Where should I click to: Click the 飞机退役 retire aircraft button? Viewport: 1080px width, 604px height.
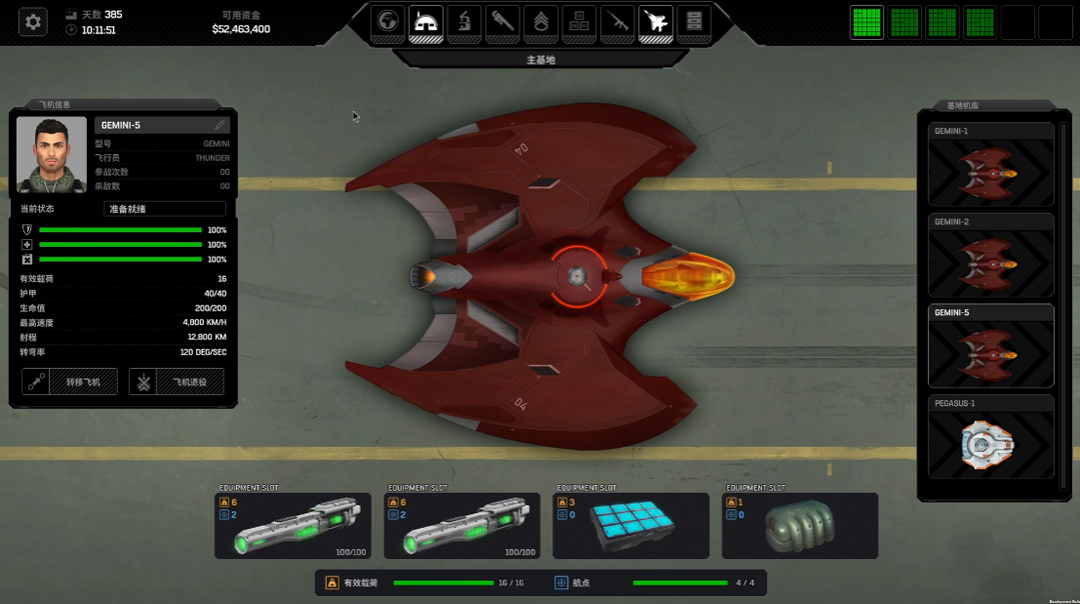[x=177, y=382]
